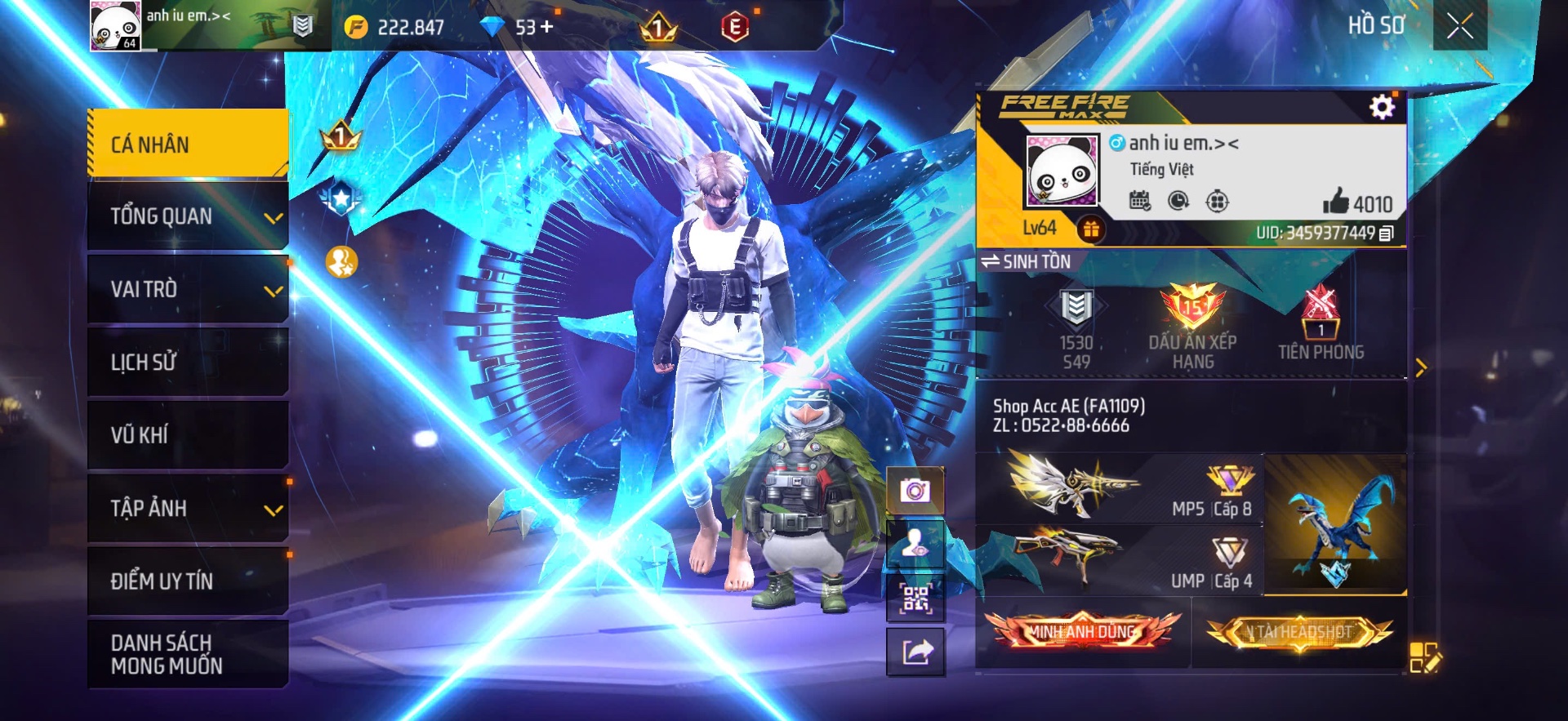Screen dimensions: 1568x721
Task: Select the MP5 Cấp 8 weapon slot
Action: point(1119,490)
